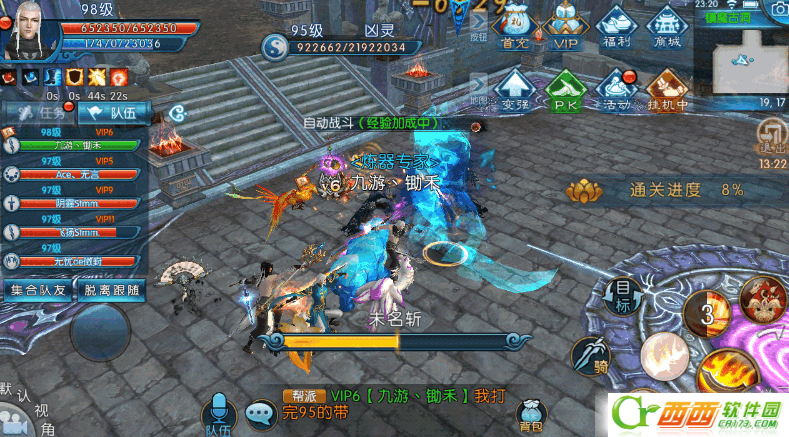Toggle the 挂机中 auto-battle button
Image resolution: width=789 pixels, height=437 pixels.
[667, 88]
